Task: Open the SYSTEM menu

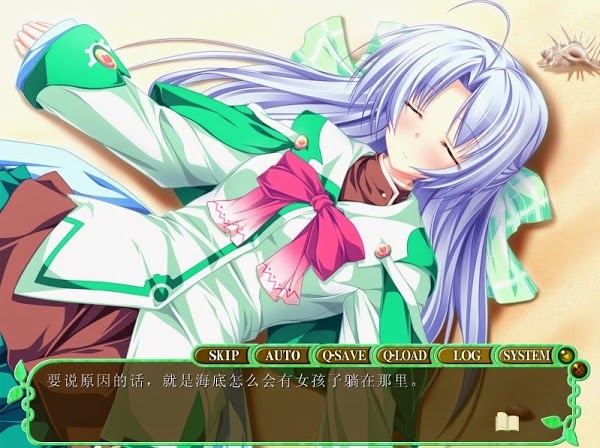Action: coord(526,355)
